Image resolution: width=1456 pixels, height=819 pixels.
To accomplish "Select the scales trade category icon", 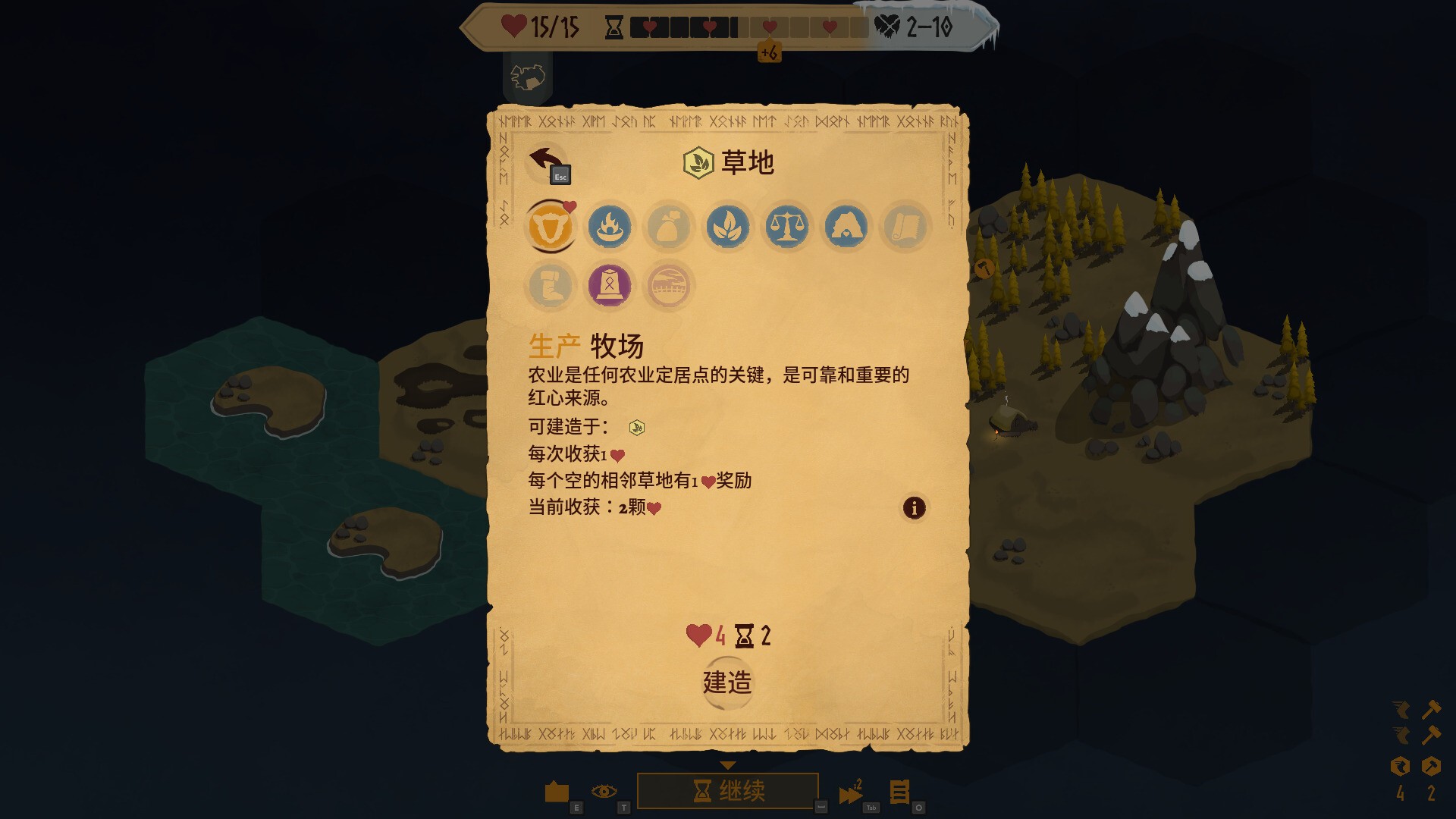I will 786,227.
